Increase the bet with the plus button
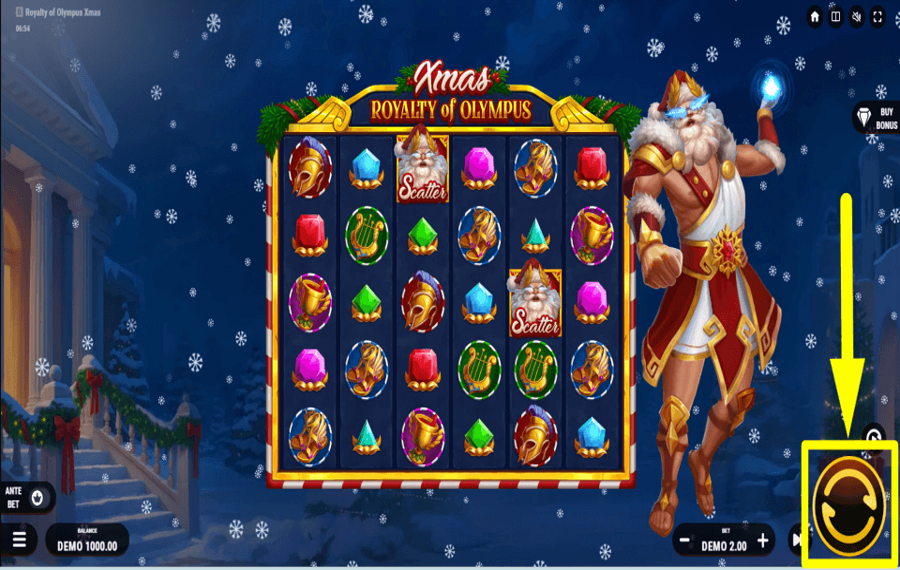Image resolution: width=900 pixels, height=570 pixels. pyautogui.click(x=762, y=541)
